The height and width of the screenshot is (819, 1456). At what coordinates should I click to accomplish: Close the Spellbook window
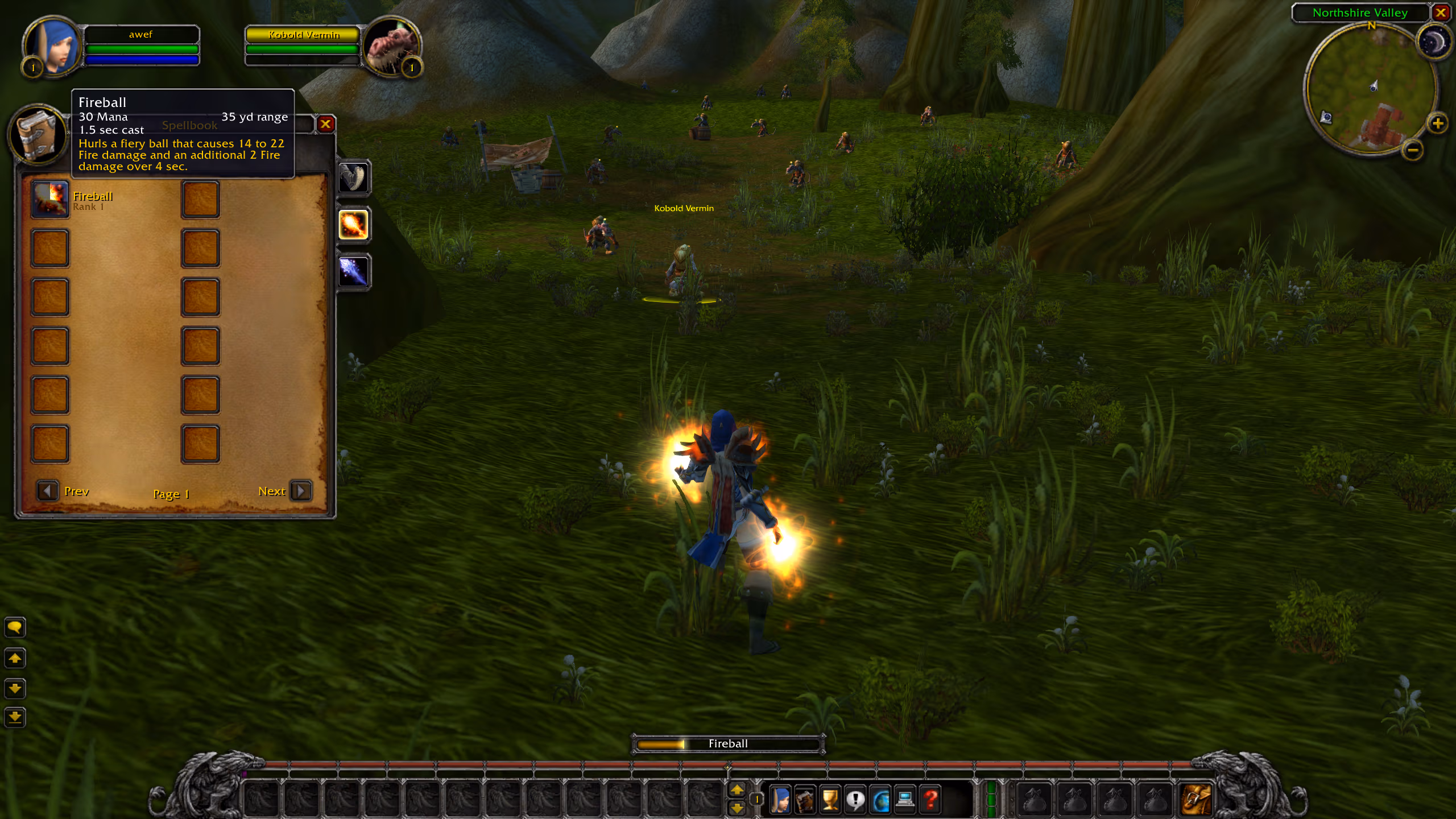pos(325,124)
